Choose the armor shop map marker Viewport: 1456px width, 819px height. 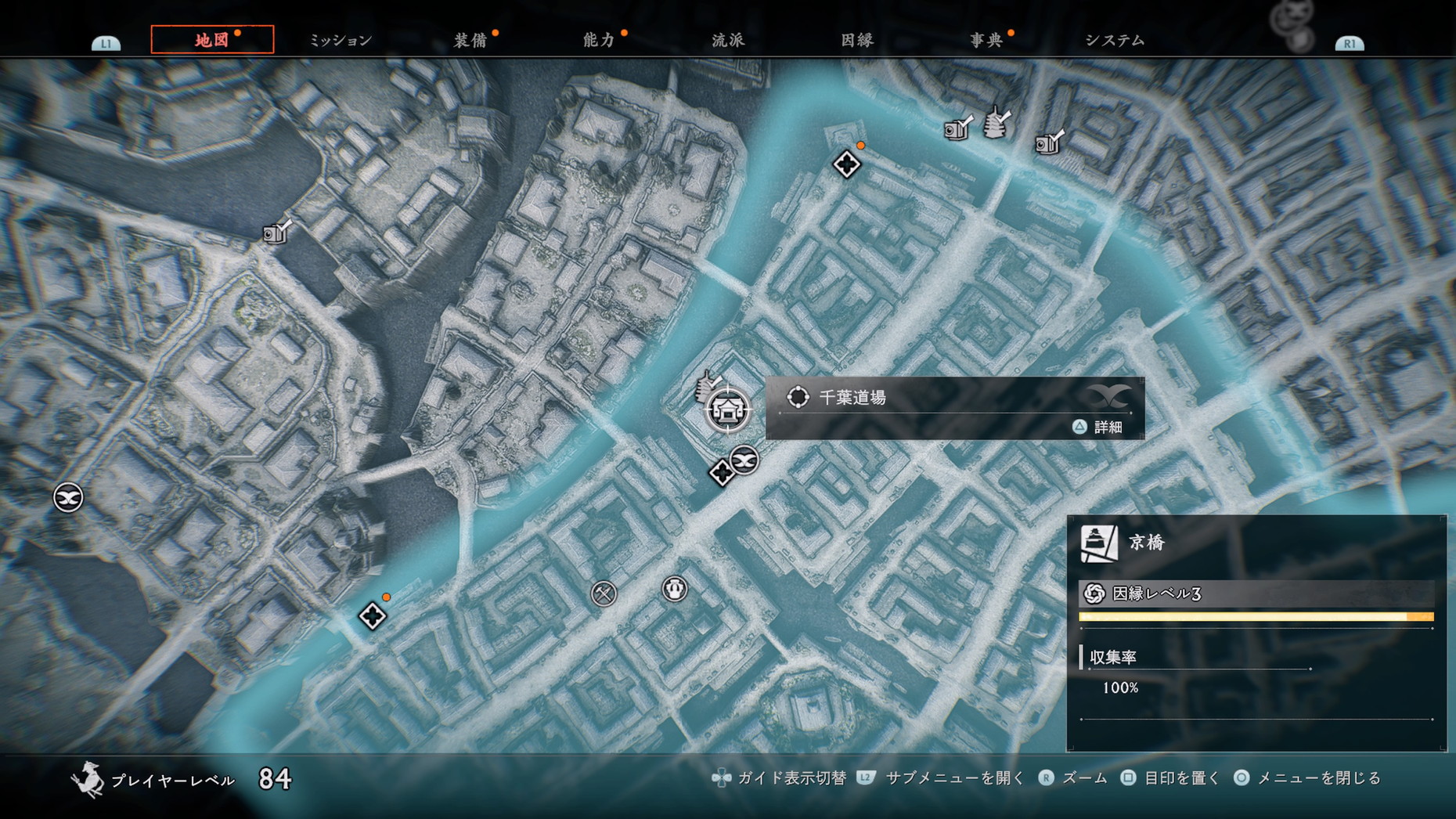coord(675,588)
